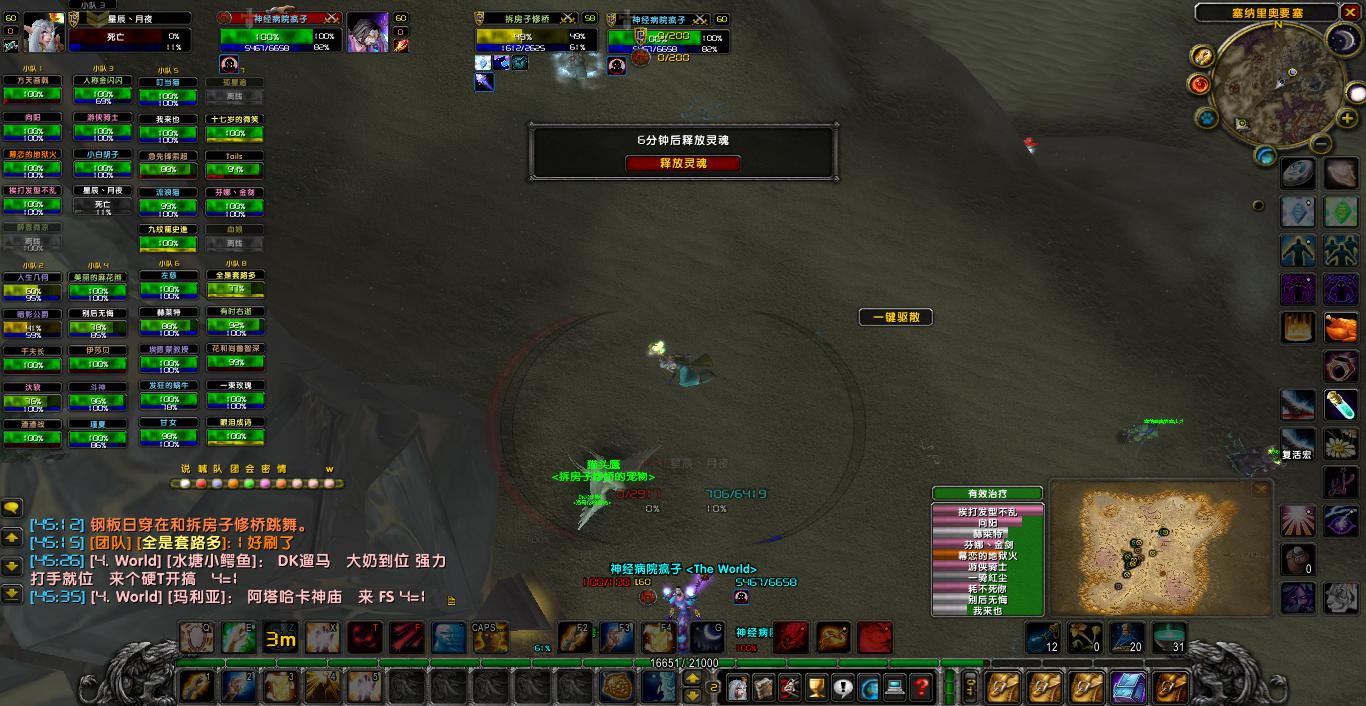Open the chat bubble button beside chat
This screenshot has height=706, width=1366.
pos(12,509)
